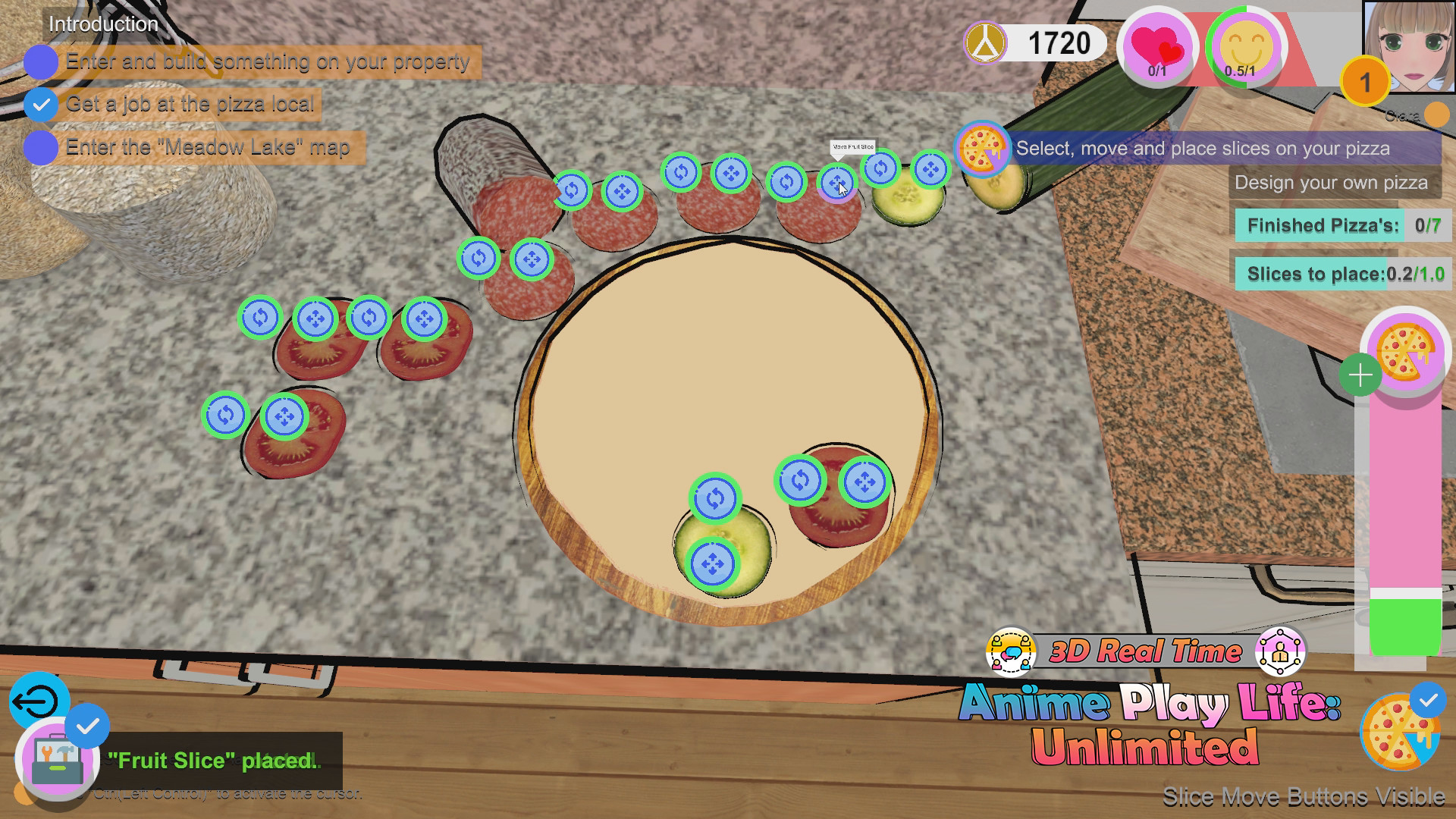The width and height of the screenshot is (1456, 819).
Task: Select the rotate button on a tomato slice
Action: (x=262, y=318)
